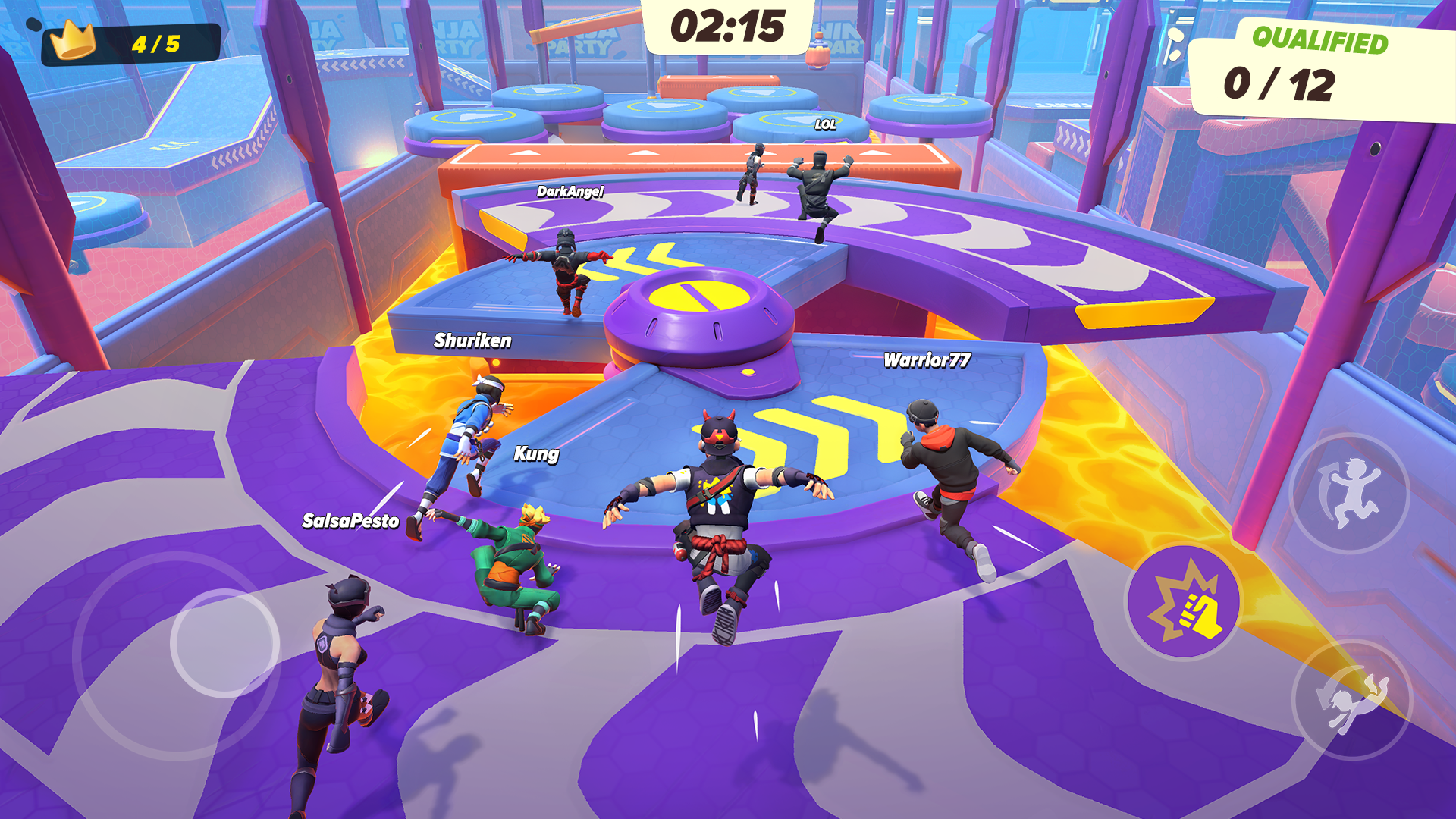Tap the LOL player nametag
Screen dimensions: 1456x819
pyautogui.click(x=826, y=123)
